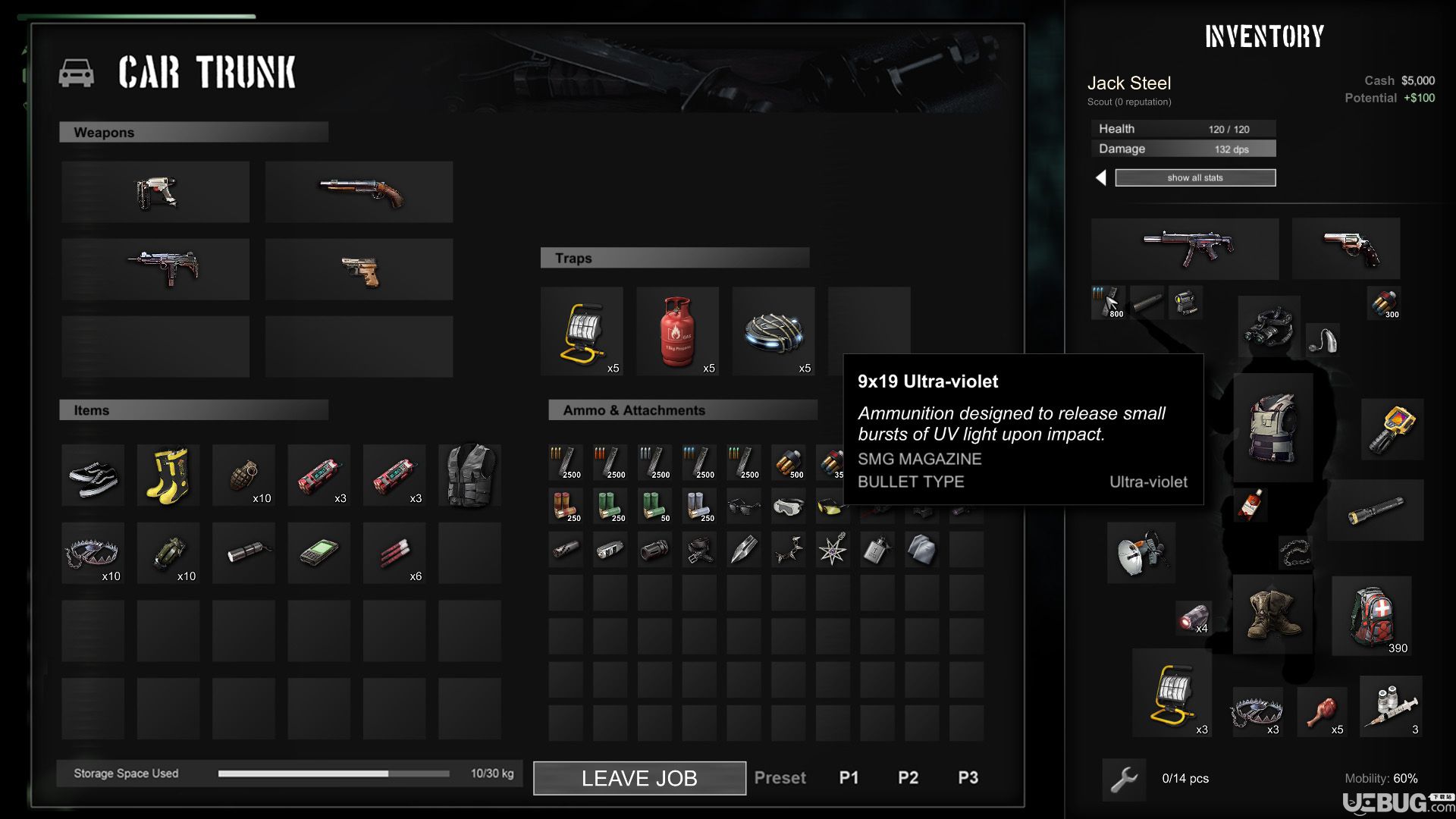Select the equipped revolver in inventory
1456x819 pixels.
(1346, 249)
